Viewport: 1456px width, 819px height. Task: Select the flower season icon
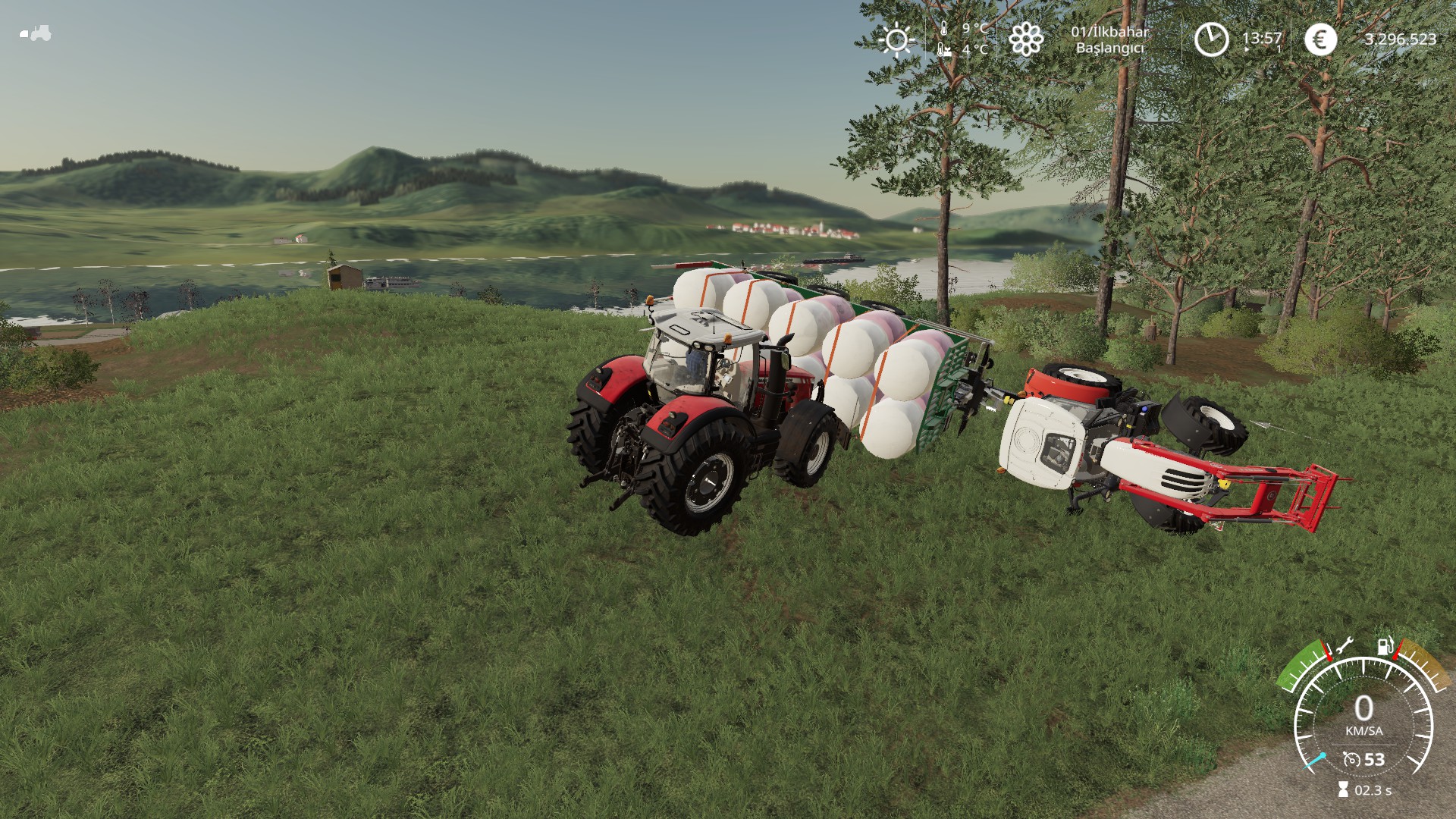(1026, 39)
